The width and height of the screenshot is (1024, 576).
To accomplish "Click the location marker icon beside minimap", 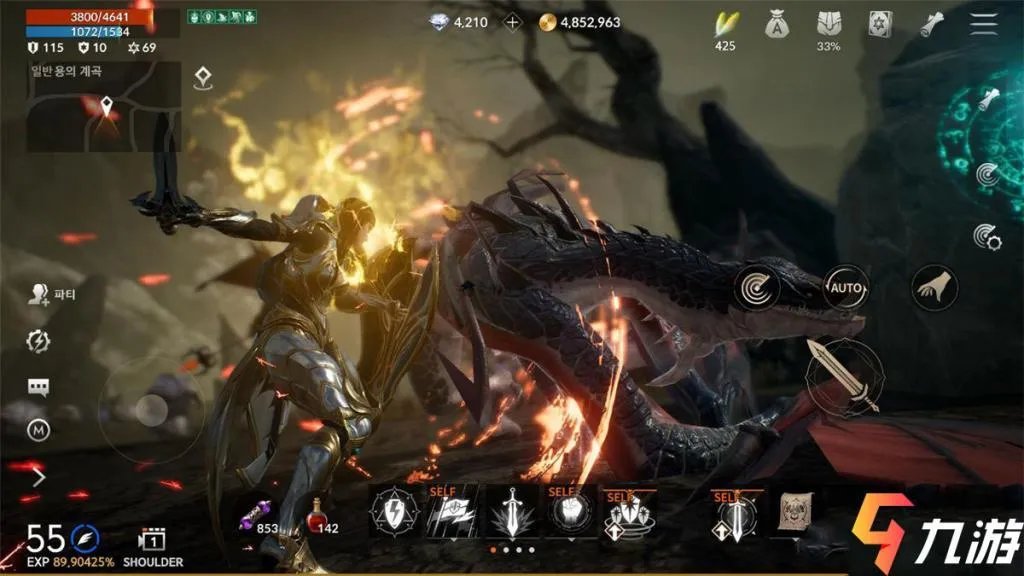I will point(203,77).
